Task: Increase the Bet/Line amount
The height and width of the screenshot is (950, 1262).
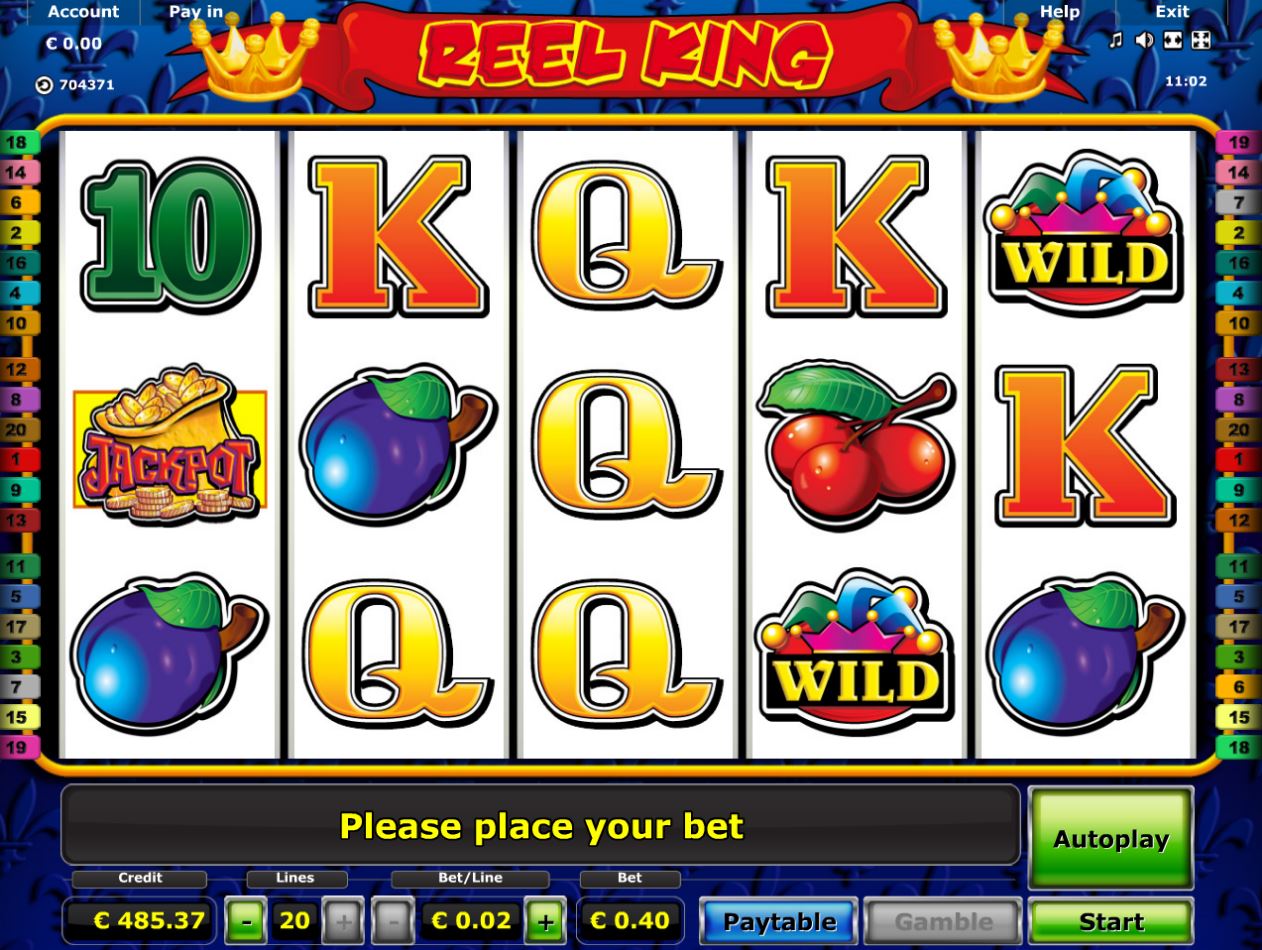Action: pyautogui.click(x=545, y=921)
